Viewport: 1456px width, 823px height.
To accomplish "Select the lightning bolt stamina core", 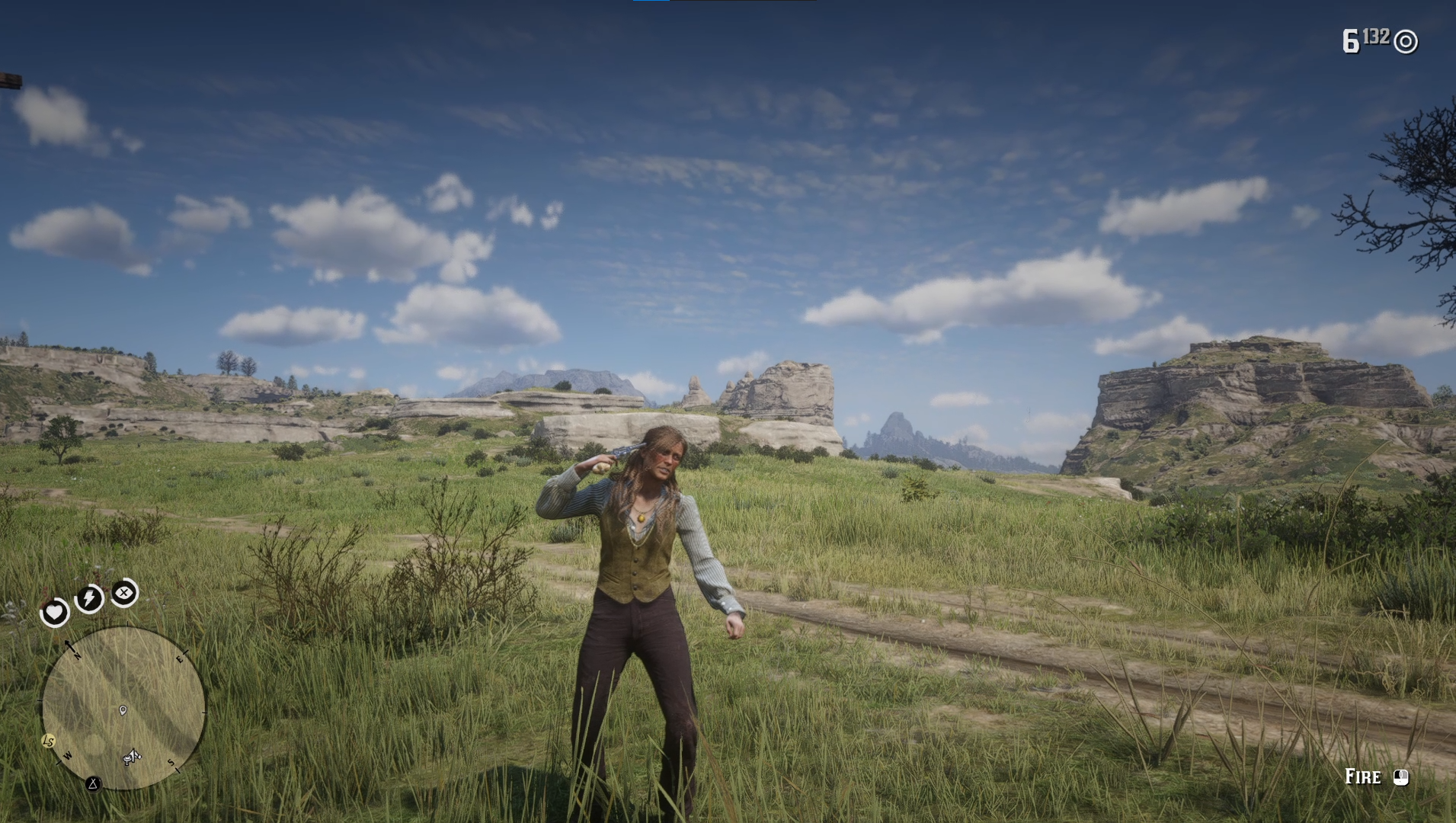I will tap(89, 598).
